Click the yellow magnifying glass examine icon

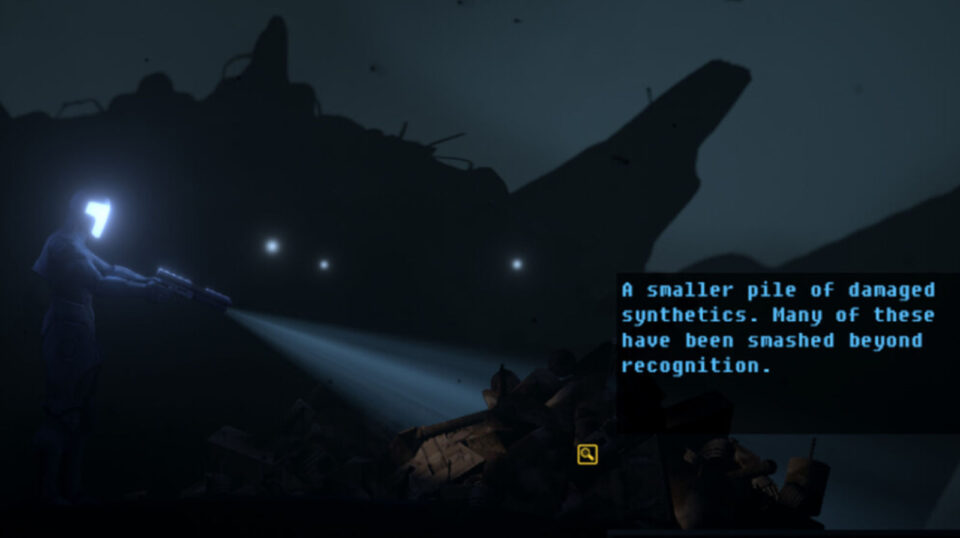tap(587, 454)
